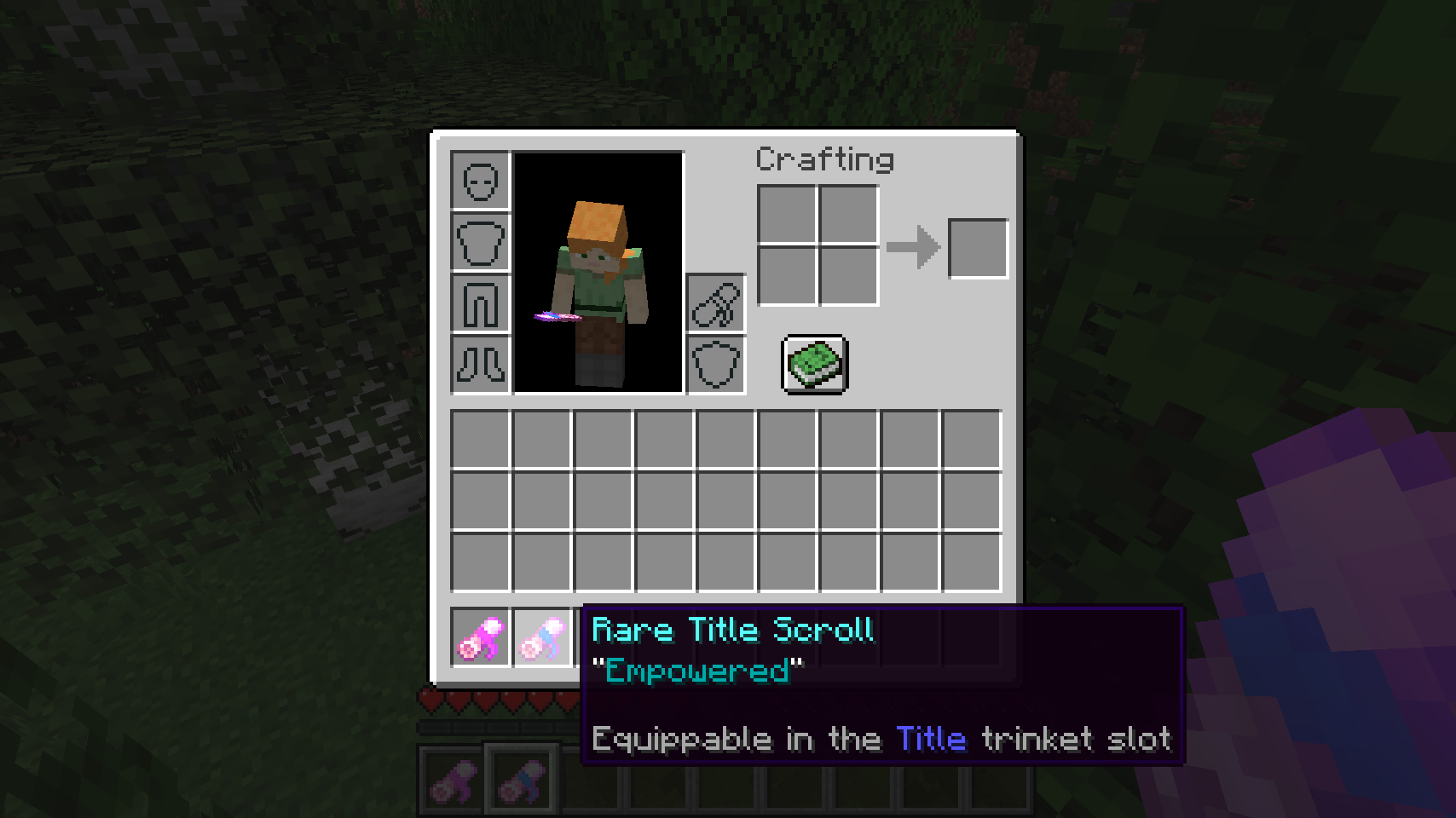Grab the pink Title Scroll from the inventory bar
The width and height of the screenshot is (1456, 818).
[x=480, y=637]
